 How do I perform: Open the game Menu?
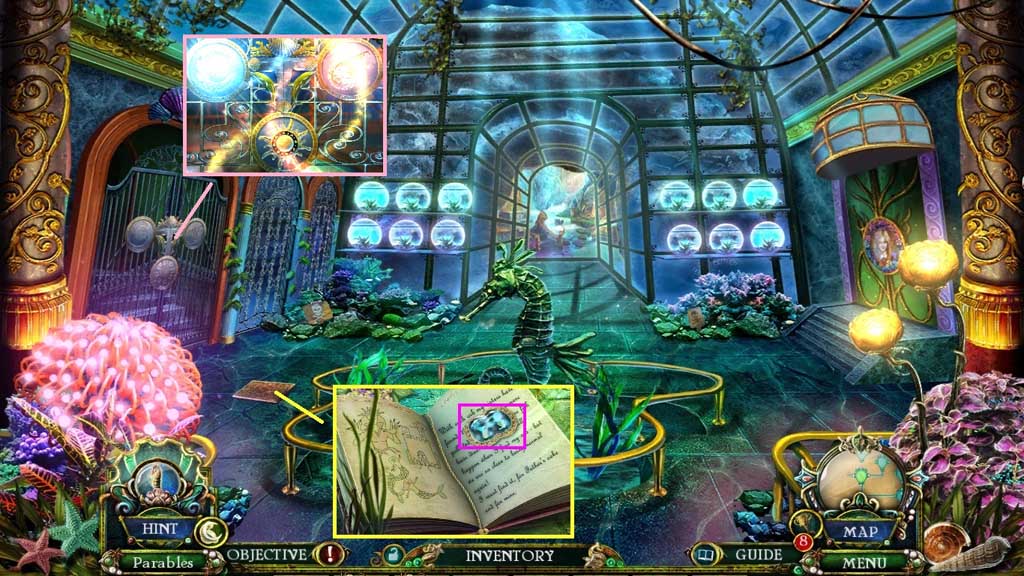pyautogui.click(x=862, y=562)
